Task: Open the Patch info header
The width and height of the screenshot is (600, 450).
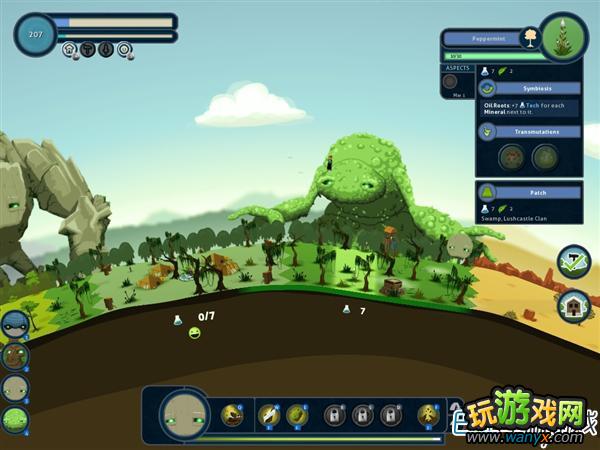Action: 530,192
